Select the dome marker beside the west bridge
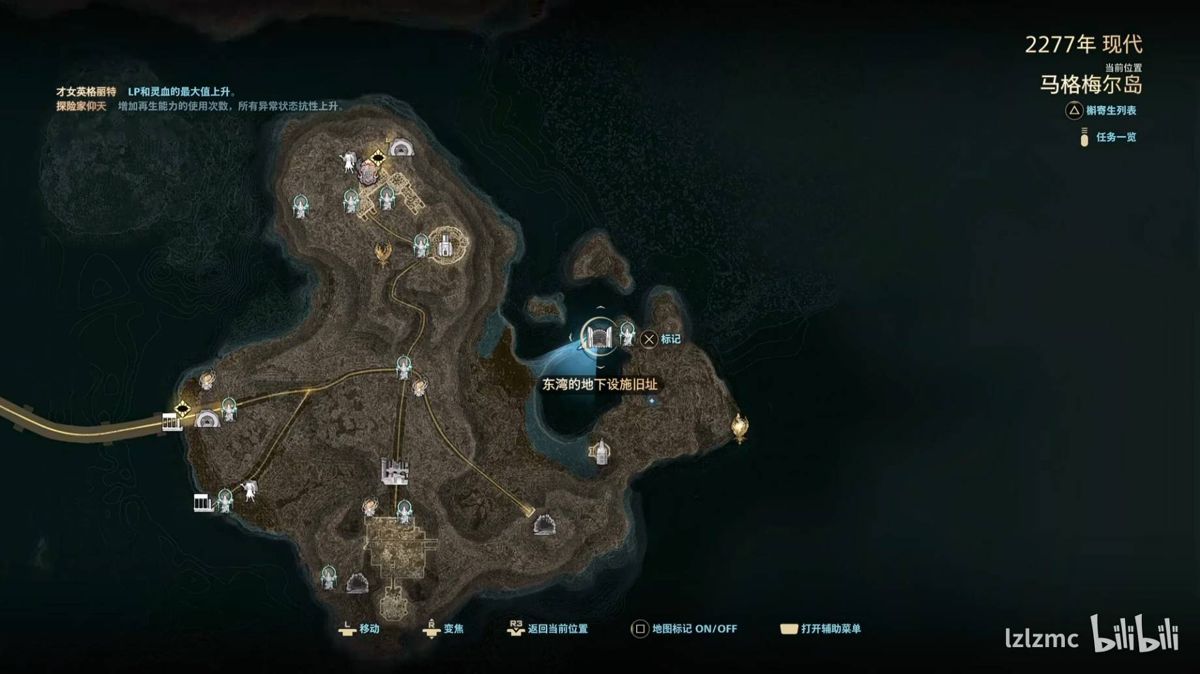1200x674 pixels. (207, 419)
